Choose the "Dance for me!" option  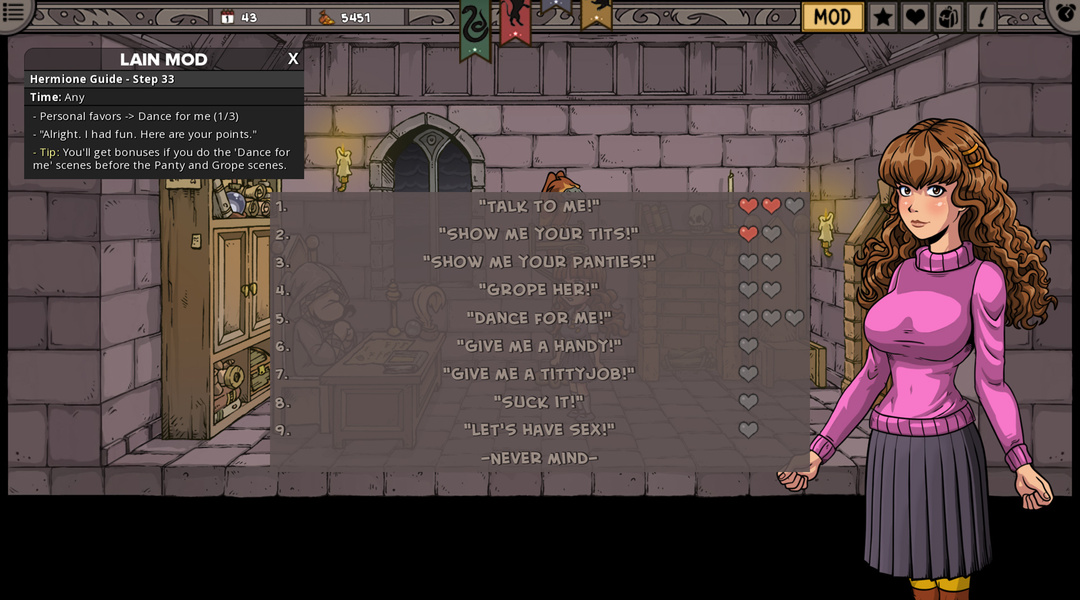pos(539,318)
